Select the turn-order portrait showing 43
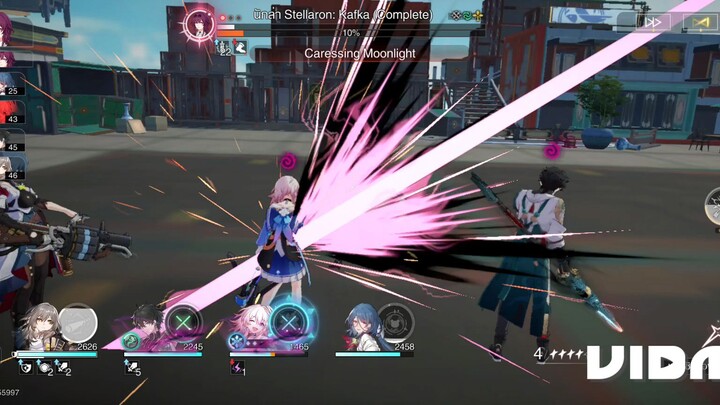720x405 pixels. pos(9,110)
